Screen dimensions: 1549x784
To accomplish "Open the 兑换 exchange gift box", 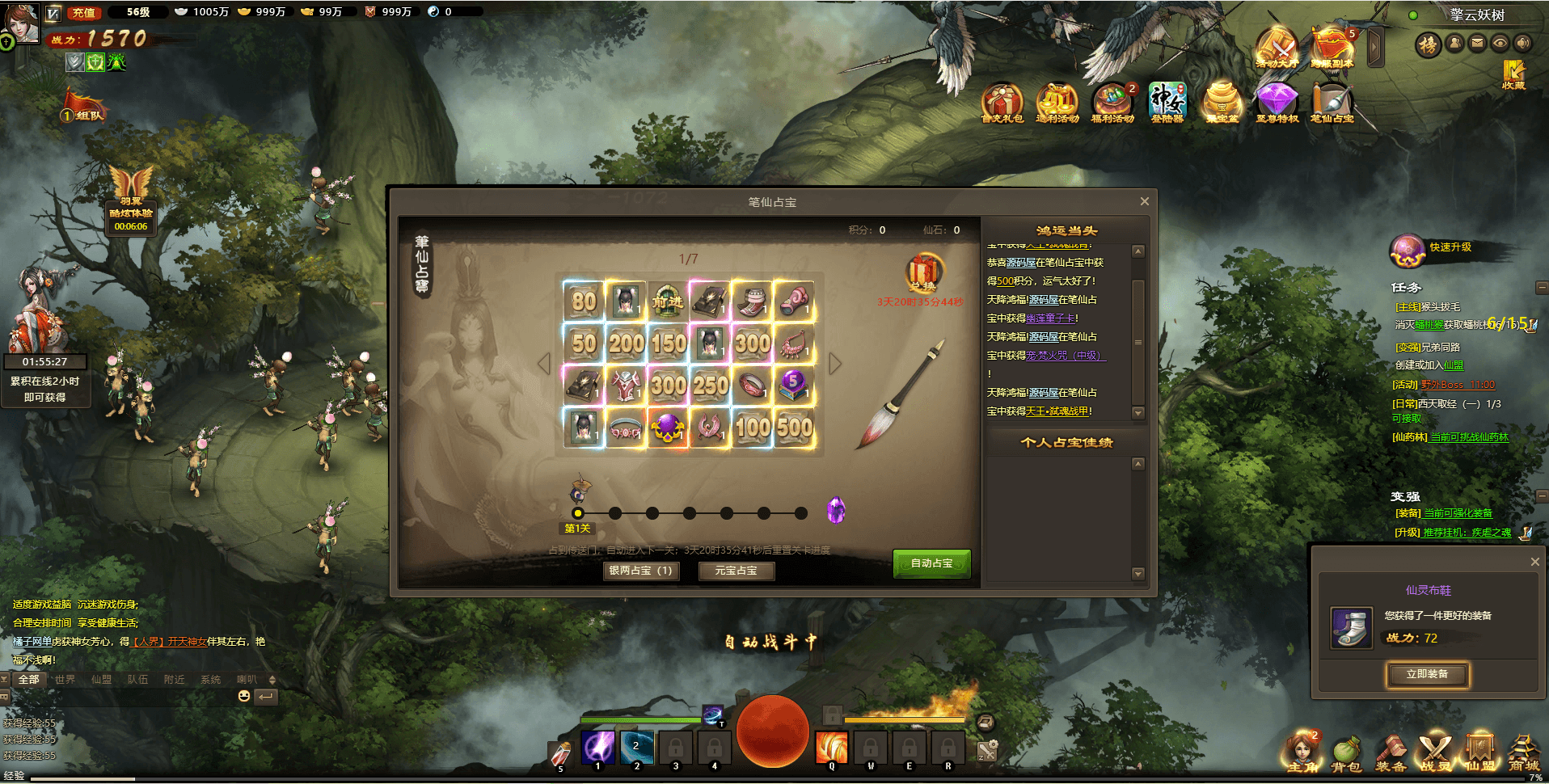I will coord(922,272).
